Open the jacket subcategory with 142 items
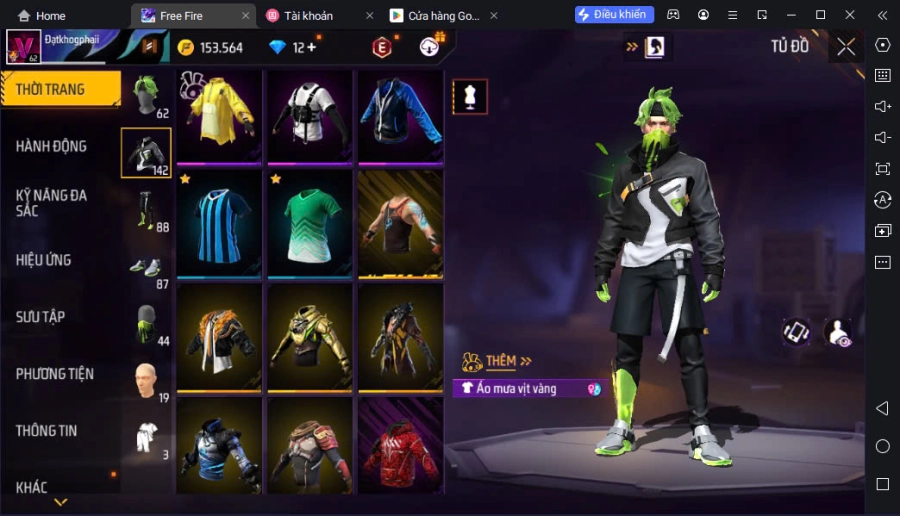 pyautogui.click(x=146, y=153)
